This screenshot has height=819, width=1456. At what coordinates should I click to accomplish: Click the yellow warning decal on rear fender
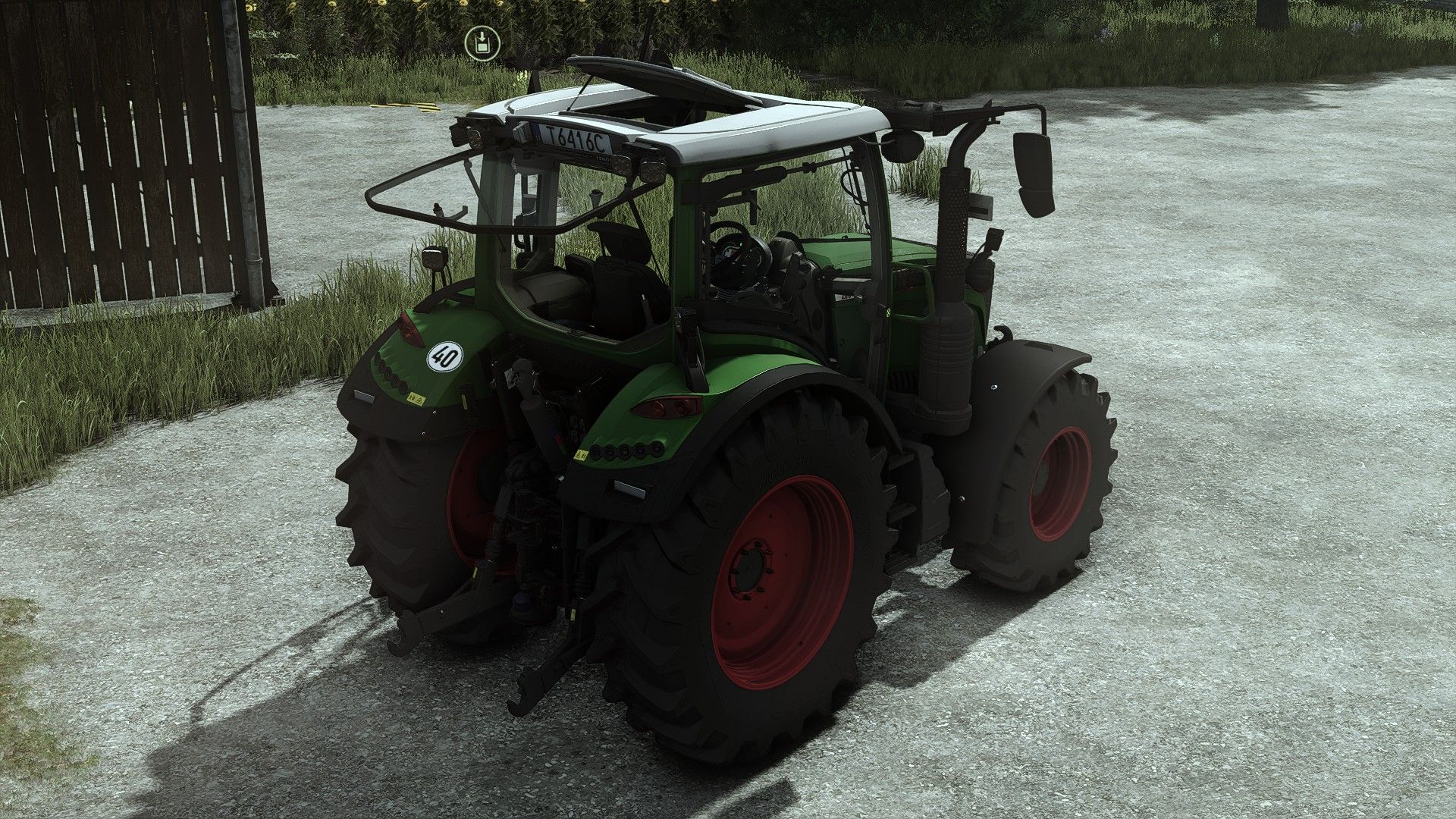click(x=418, y=398)
